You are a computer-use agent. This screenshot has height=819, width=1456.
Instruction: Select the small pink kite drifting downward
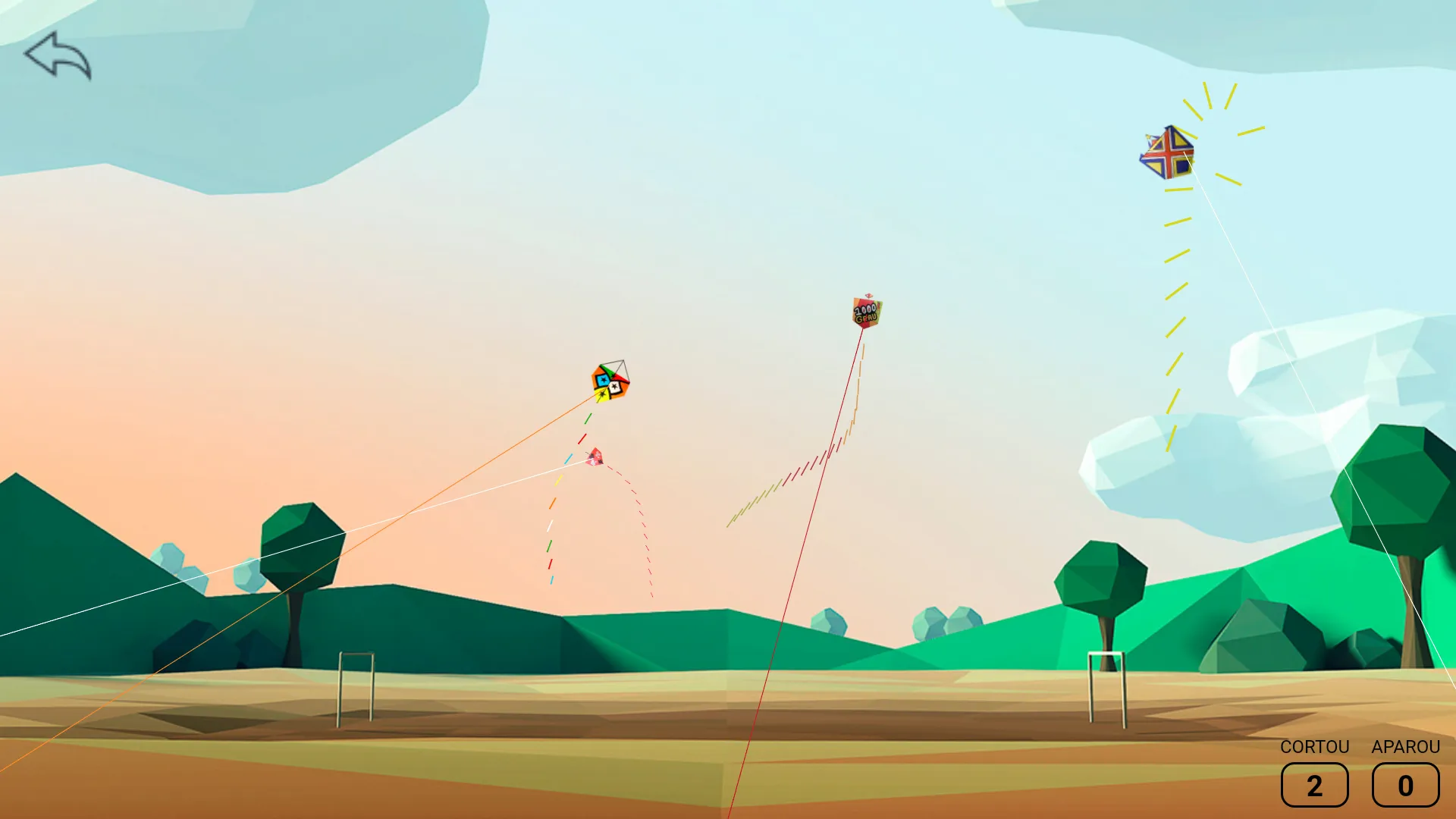(x=595, y=457)
